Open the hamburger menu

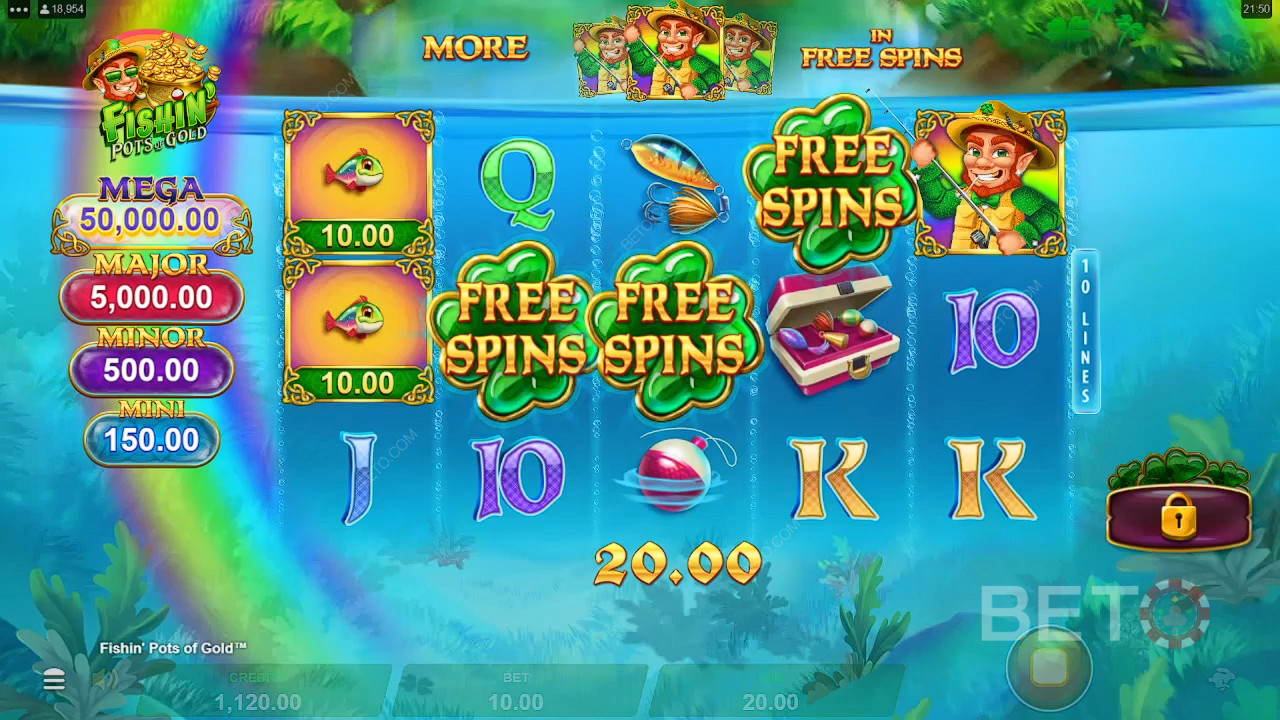coord(54,681)
